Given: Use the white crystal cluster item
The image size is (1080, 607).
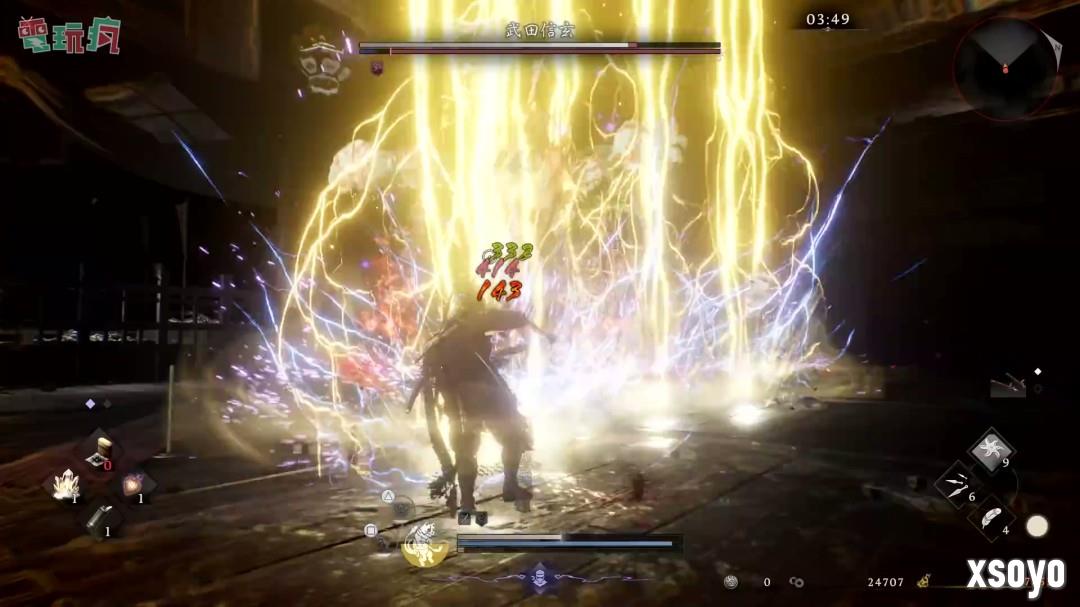Looking at the screenshot, I should tap(67, 486).
